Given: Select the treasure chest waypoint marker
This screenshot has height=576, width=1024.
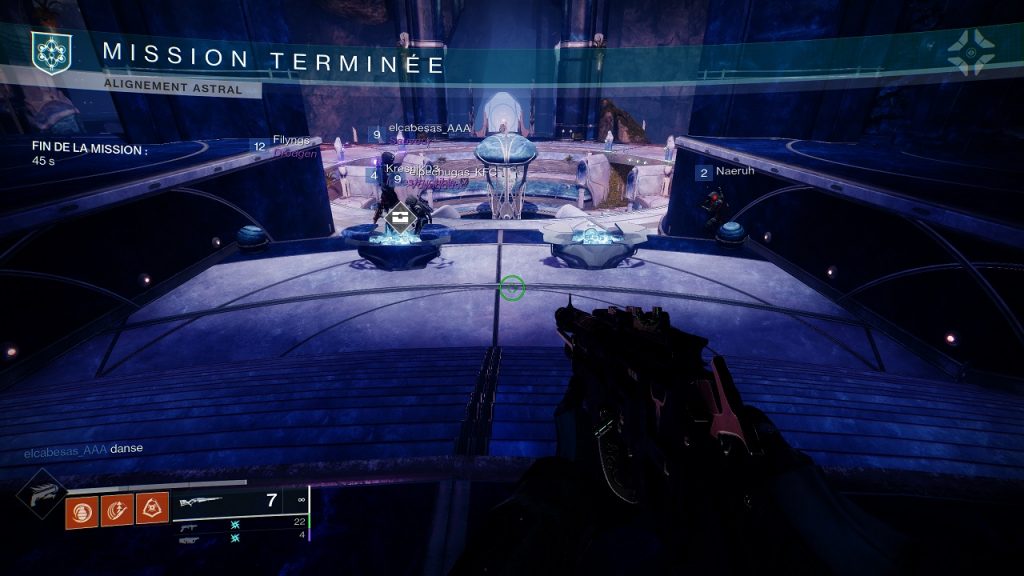Looking at the screenshot, I should coord(400,215).
